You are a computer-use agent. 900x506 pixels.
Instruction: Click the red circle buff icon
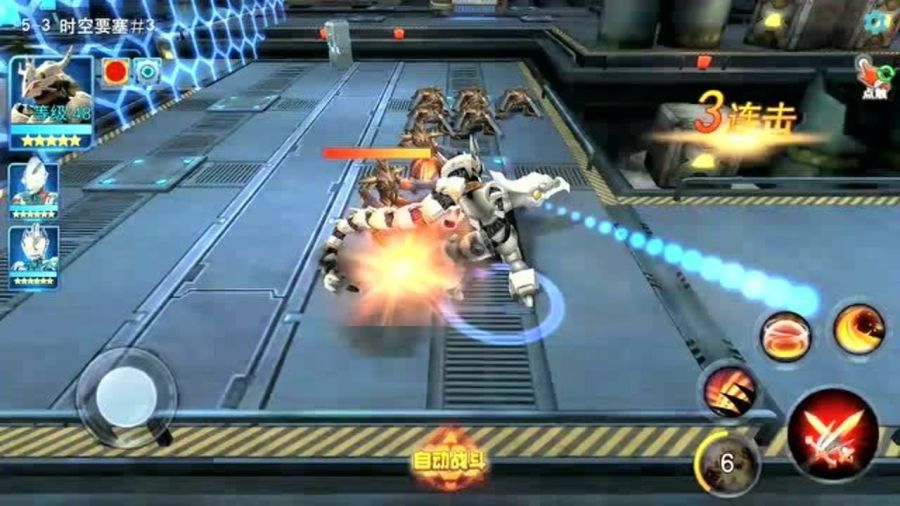(116, 72)
